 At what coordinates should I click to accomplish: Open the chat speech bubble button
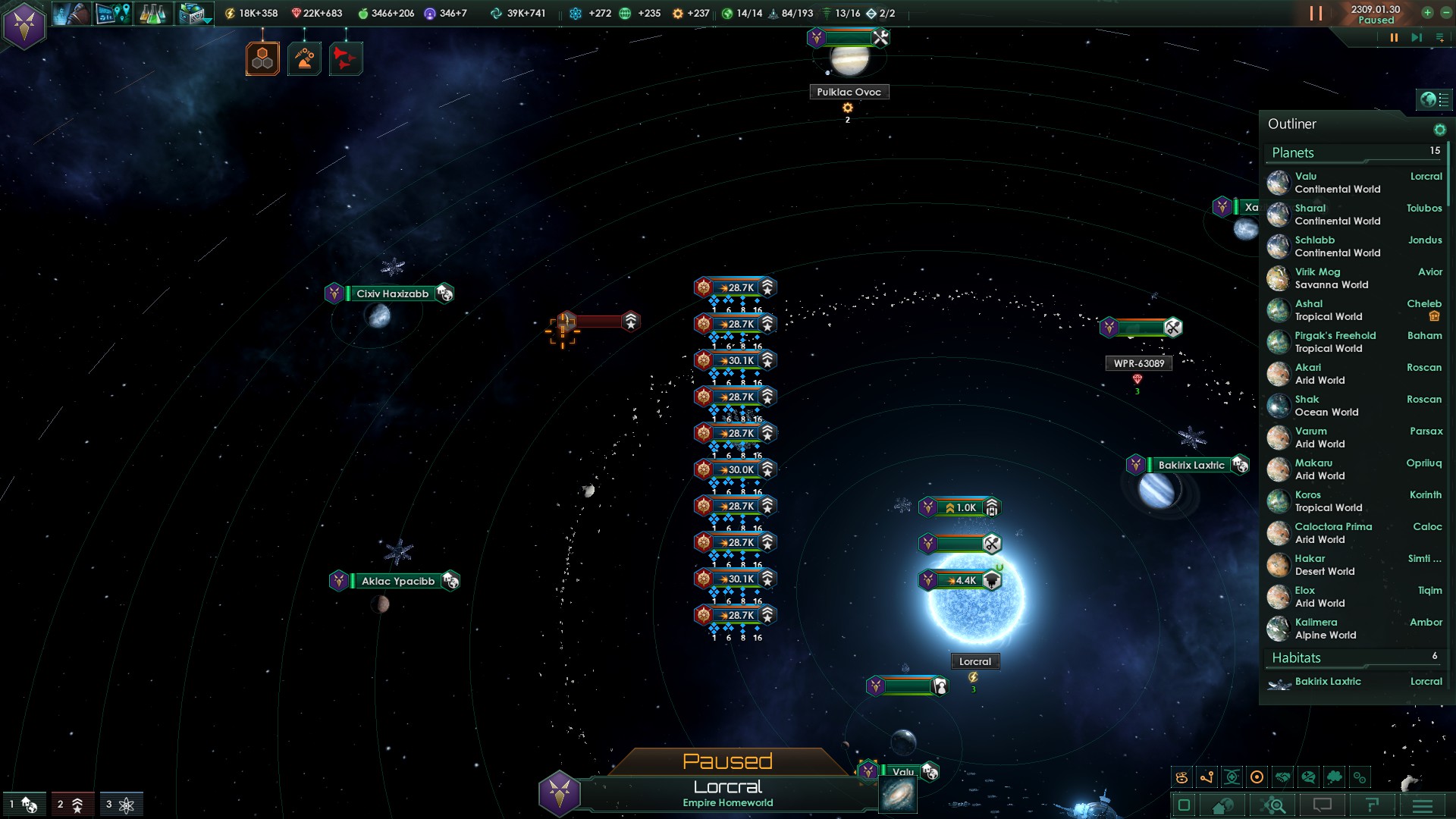1322,805
